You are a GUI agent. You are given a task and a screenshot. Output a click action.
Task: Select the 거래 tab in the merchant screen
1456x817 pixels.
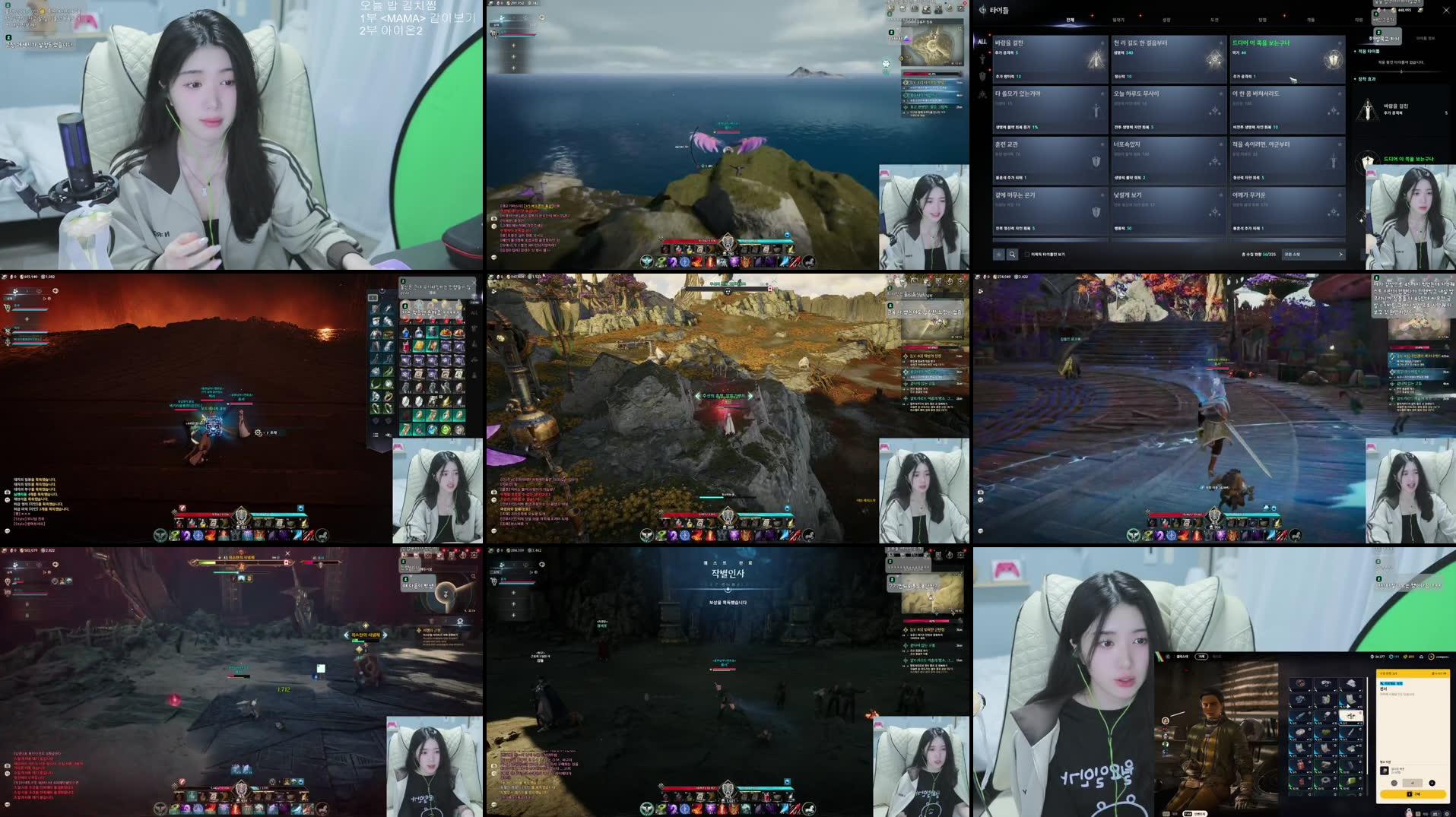[x=1201, y=657]
